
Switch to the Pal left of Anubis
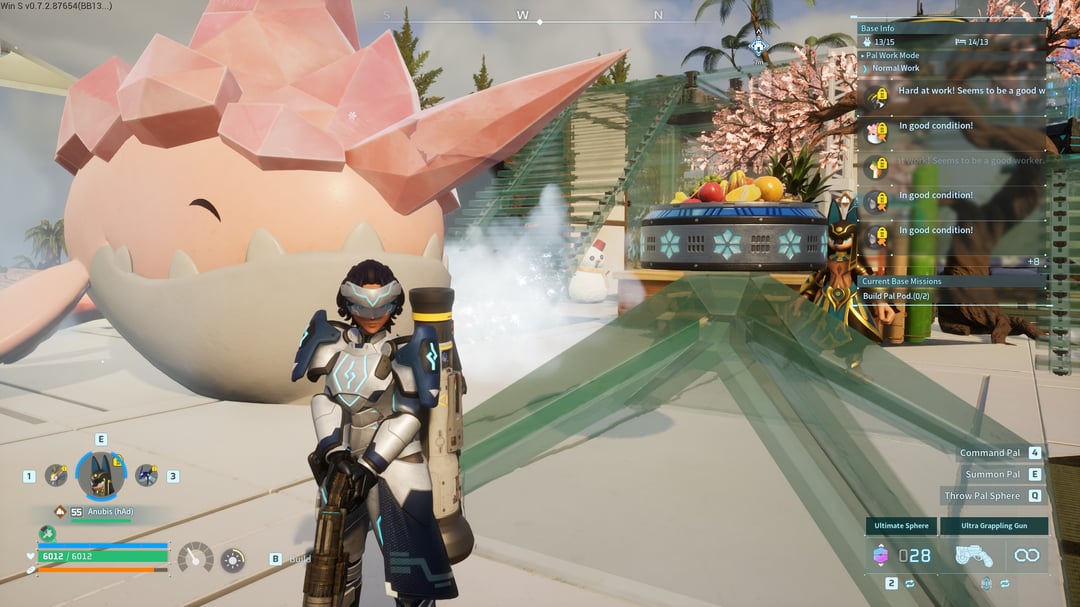[x=56, y=476]
